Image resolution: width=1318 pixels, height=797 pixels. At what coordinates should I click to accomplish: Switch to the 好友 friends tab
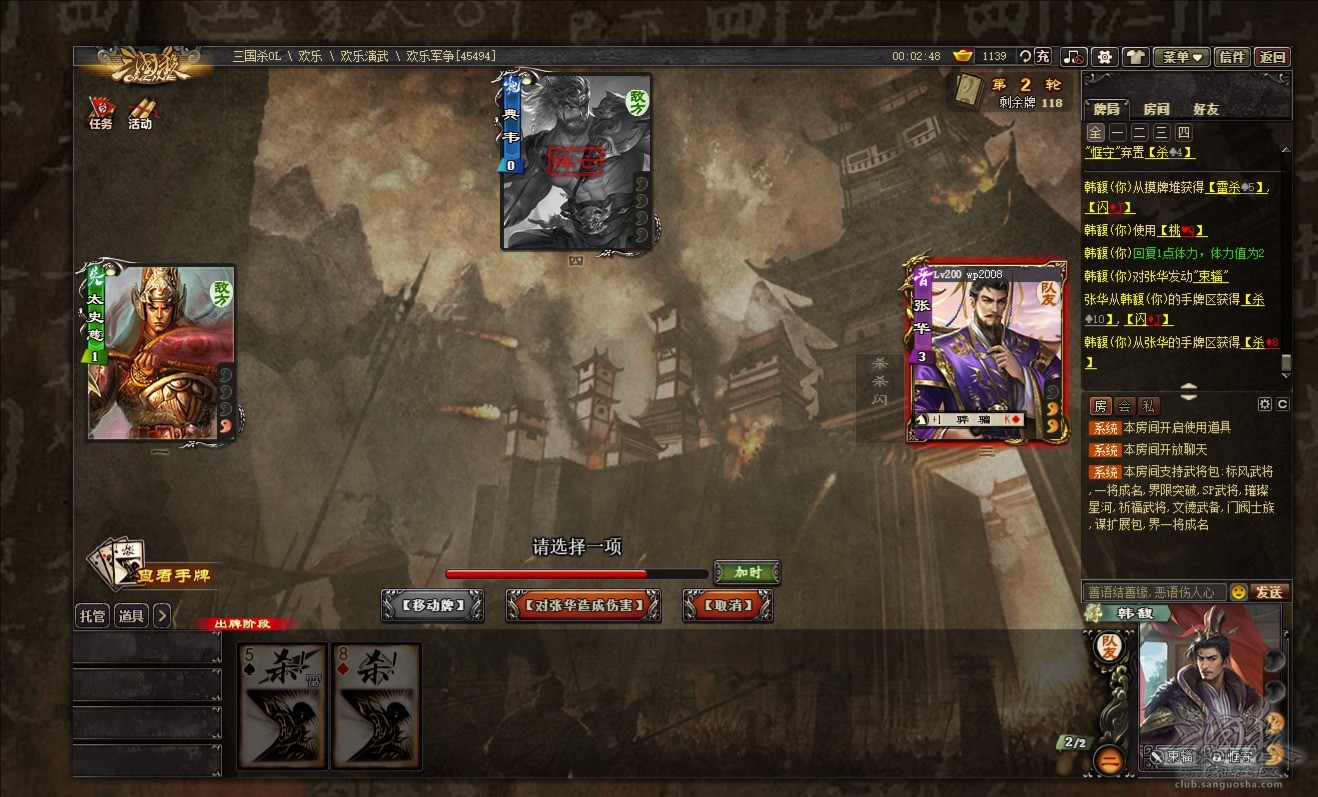point(1206,109)
